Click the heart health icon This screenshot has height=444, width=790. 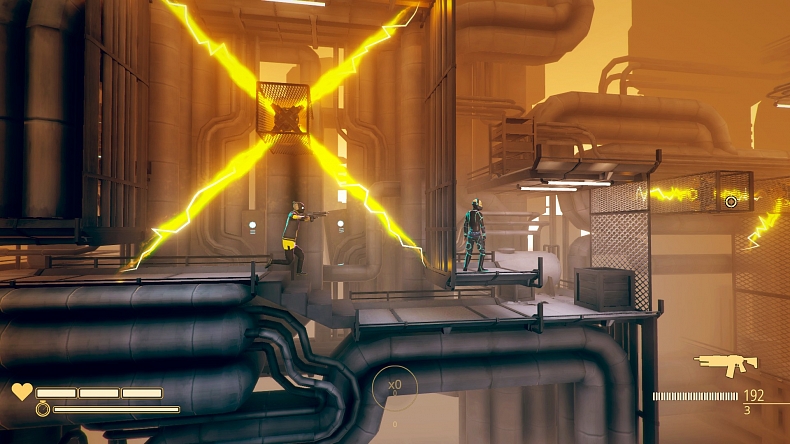coord(22,392)
